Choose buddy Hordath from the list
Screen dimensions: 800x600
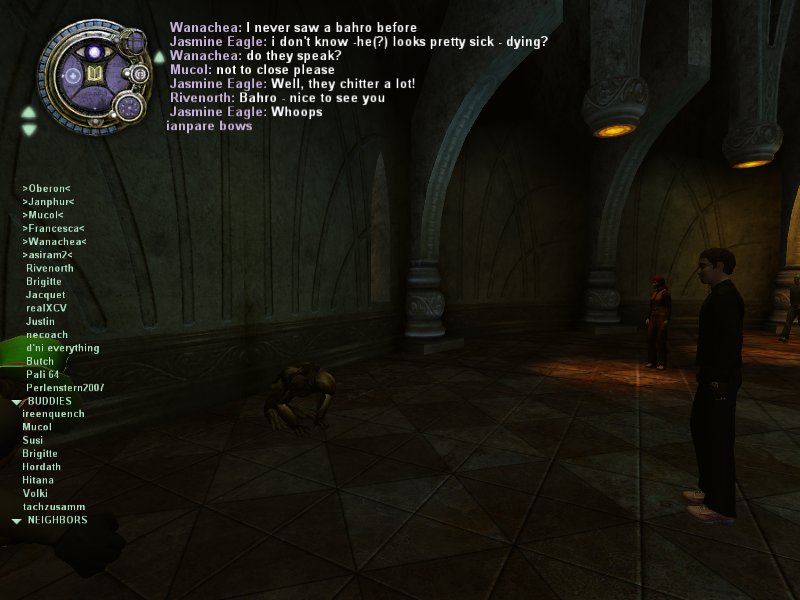click(41, 467)
